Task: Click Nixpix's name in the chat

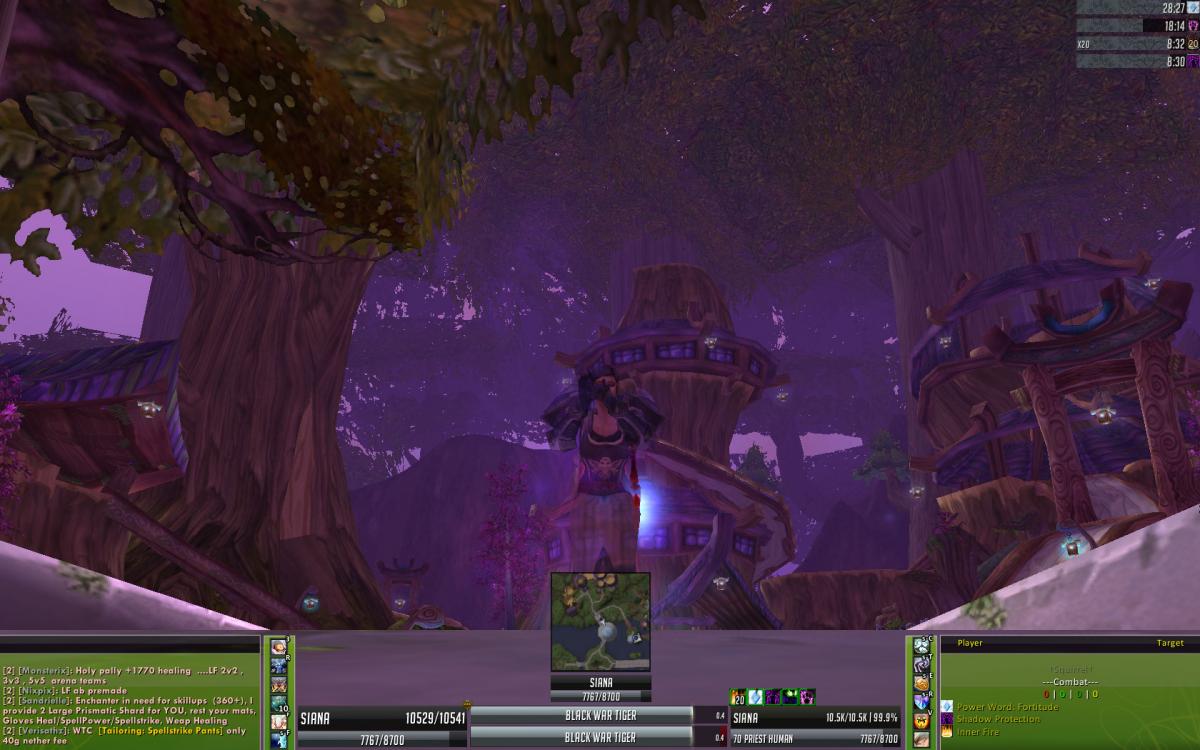Action: click(37, 691)
